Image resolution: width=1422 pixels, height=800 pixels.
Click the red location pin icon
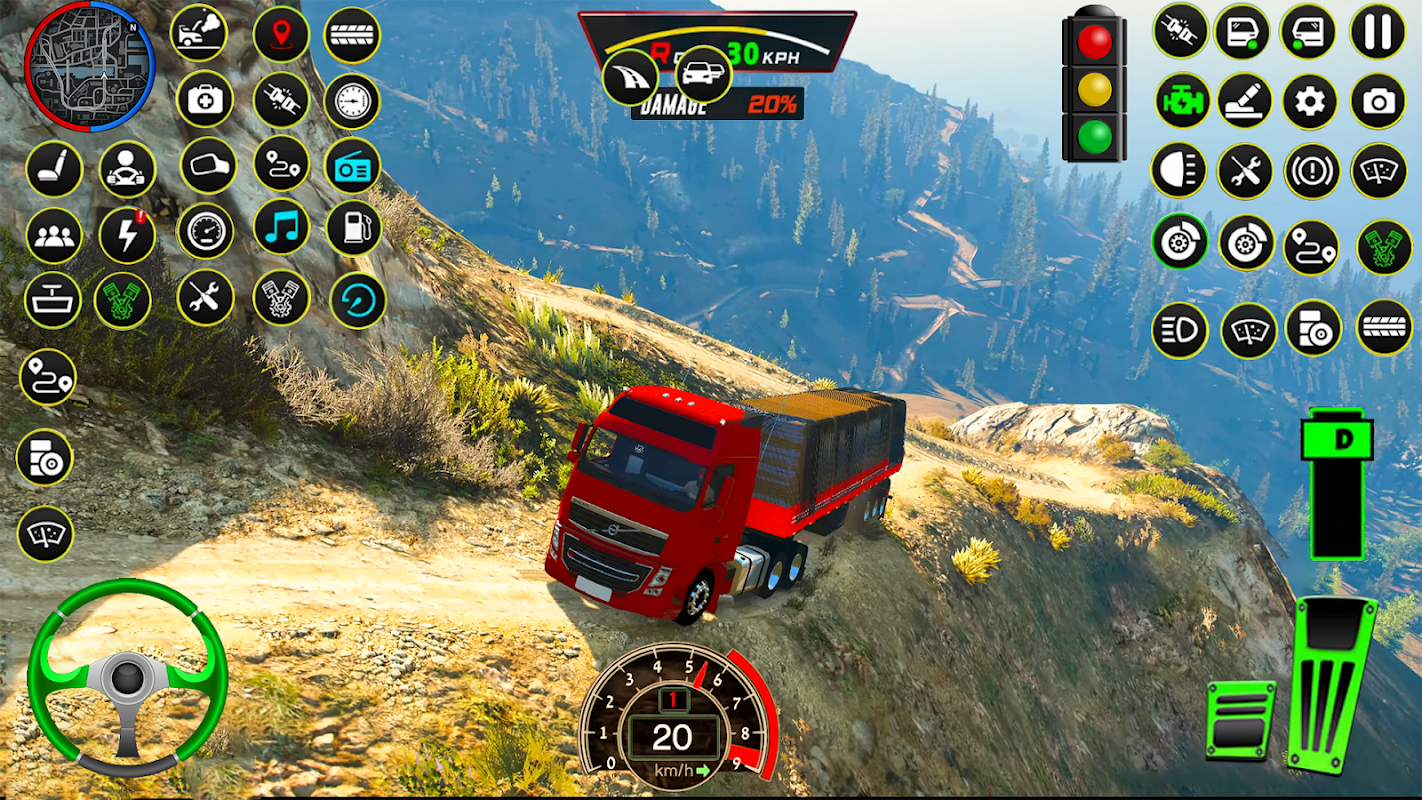(281, 34)
